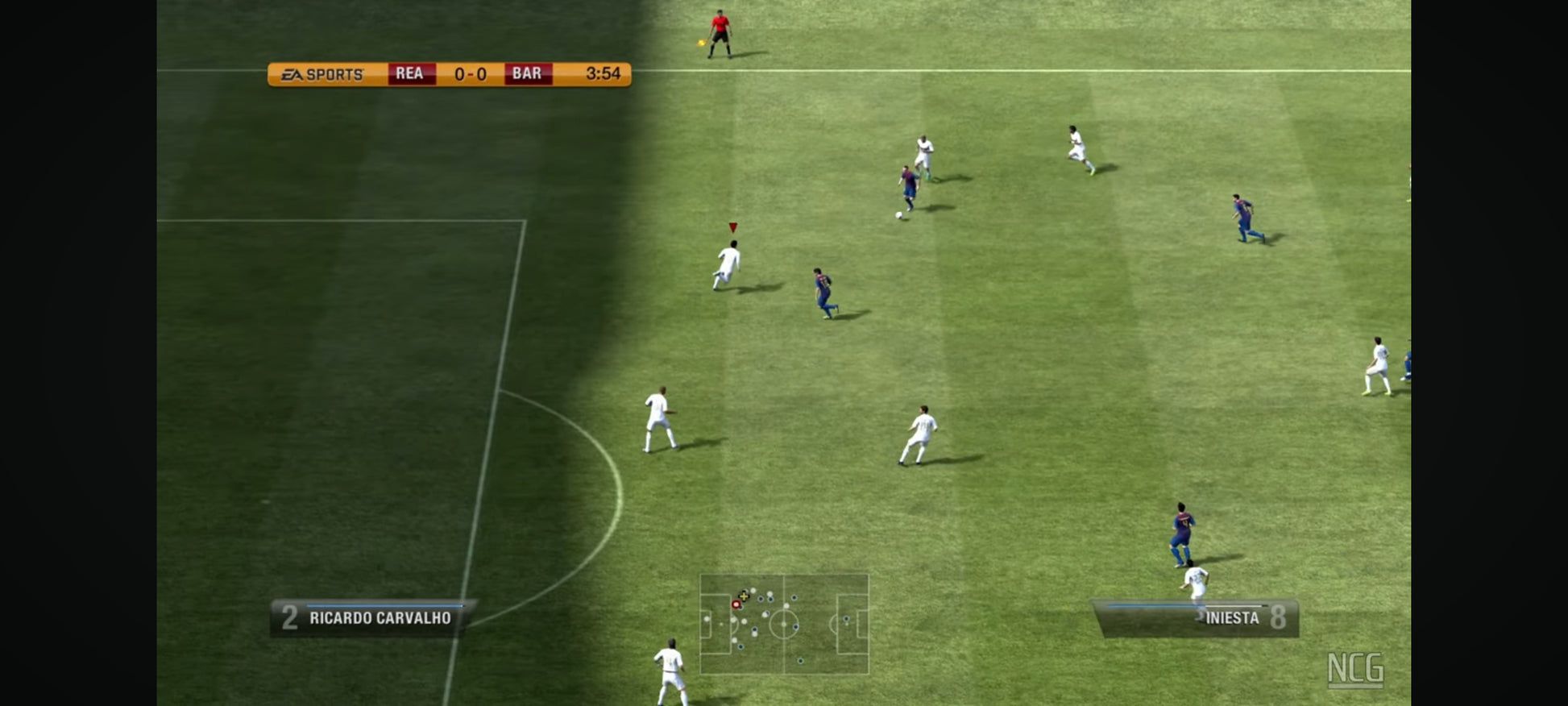Screen dimensions: 1568x706
Task: Click the EA Sports logo on scoreboard
Action: point(323,75)
